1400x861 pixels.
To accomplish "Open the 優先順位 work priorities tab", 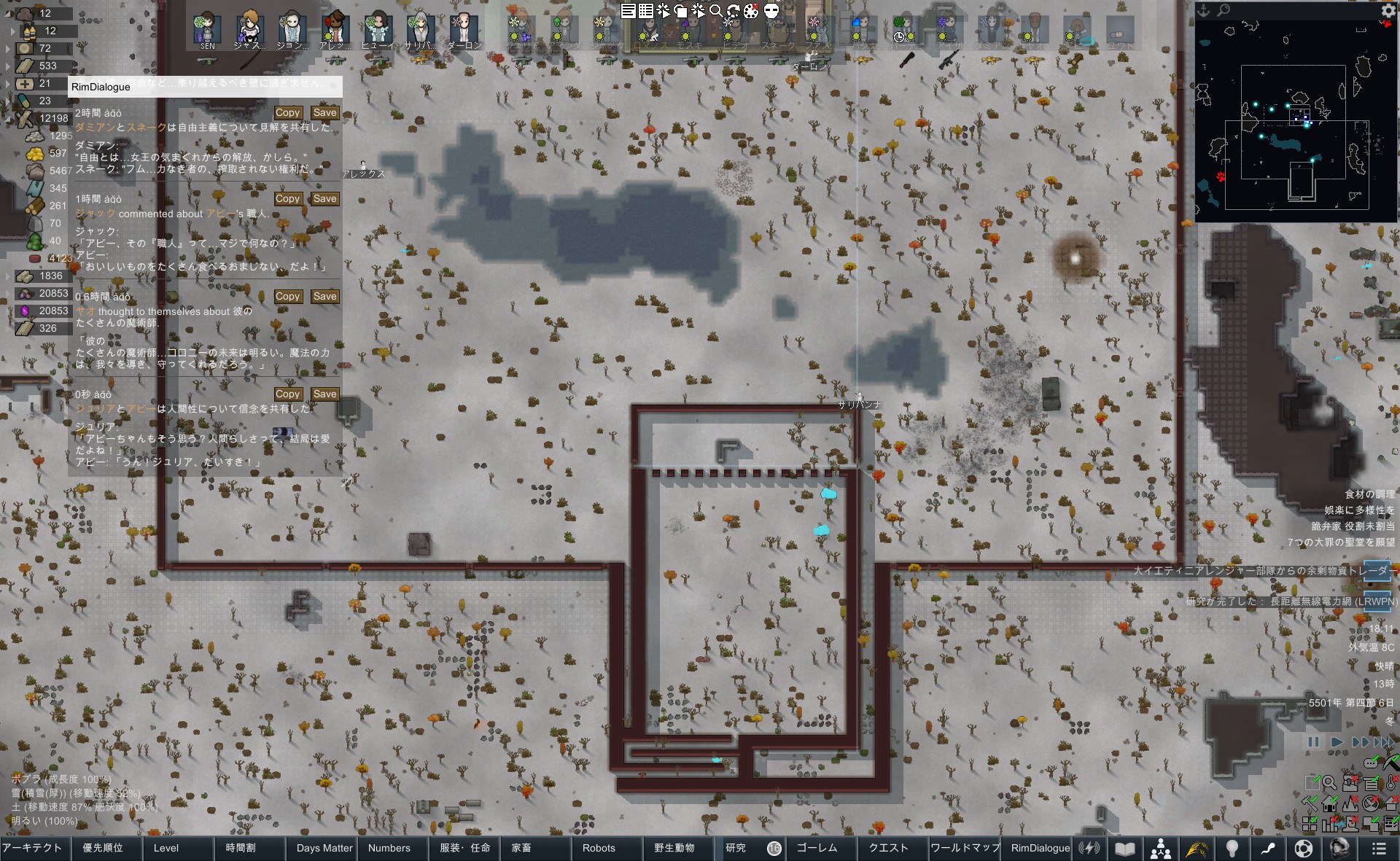I will [x=103, y=848].
